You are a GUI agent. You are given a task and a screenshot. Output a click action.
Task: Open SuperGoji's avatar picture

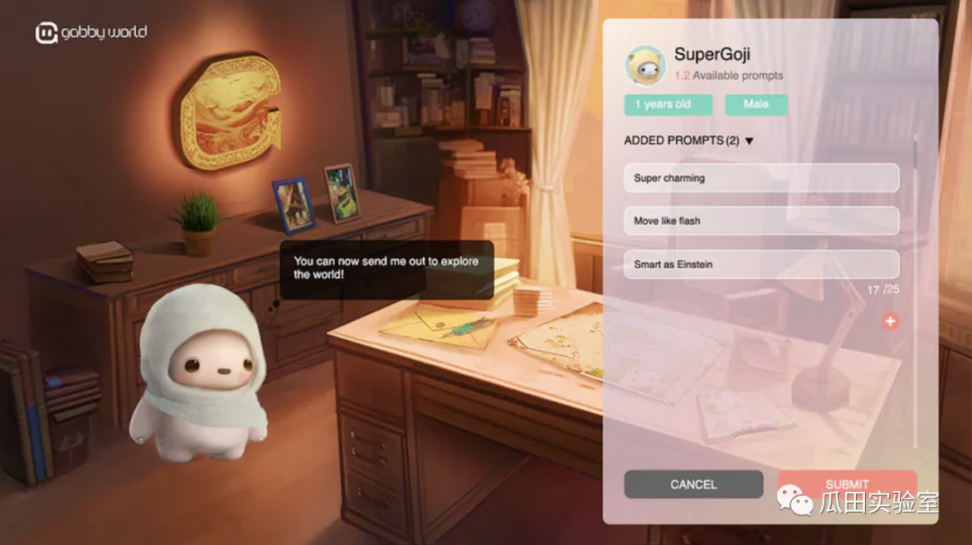645,65
